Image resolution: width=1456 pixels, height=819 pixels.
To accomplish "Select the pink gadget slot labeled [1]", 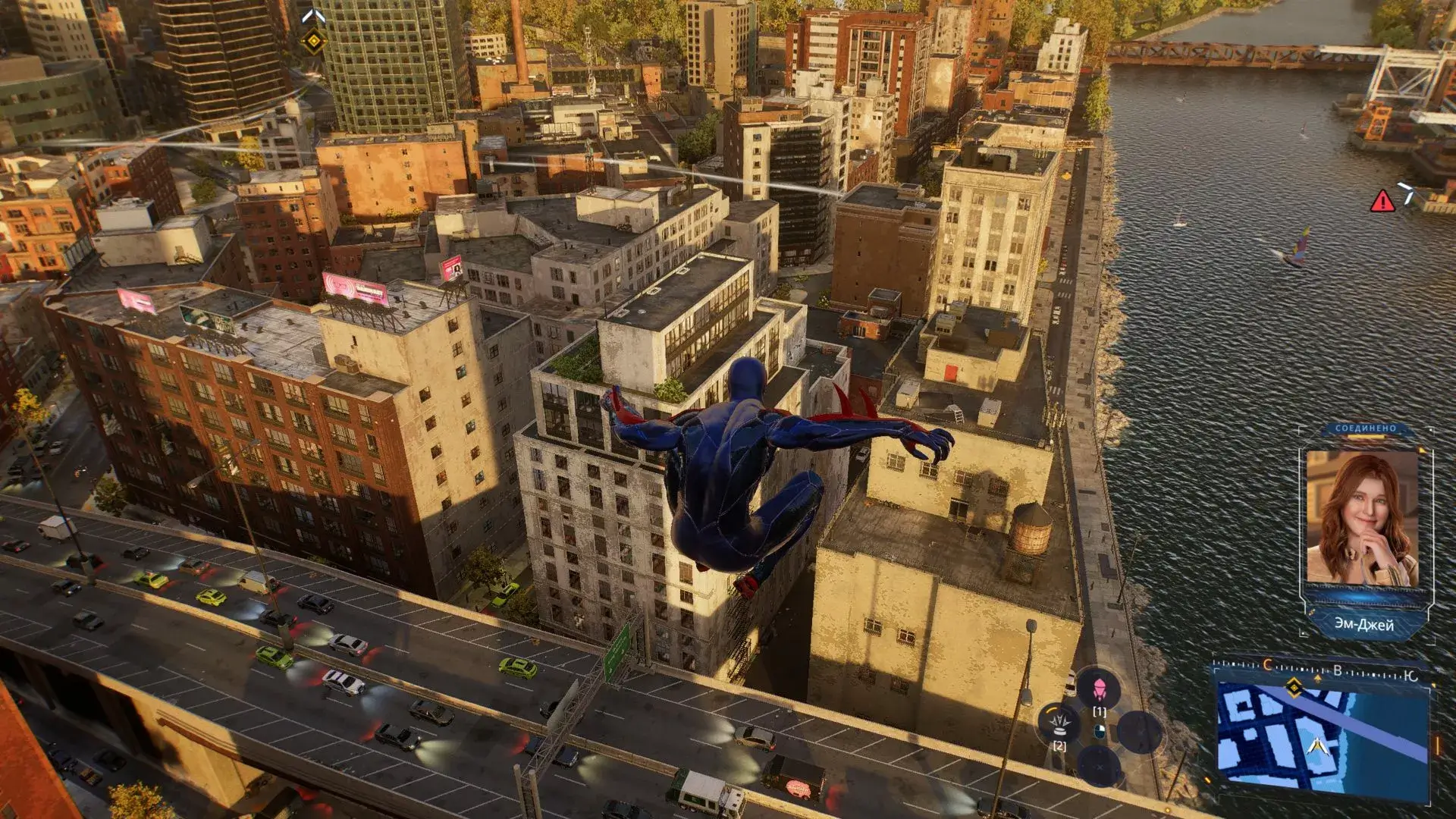I will point(1099,689).
